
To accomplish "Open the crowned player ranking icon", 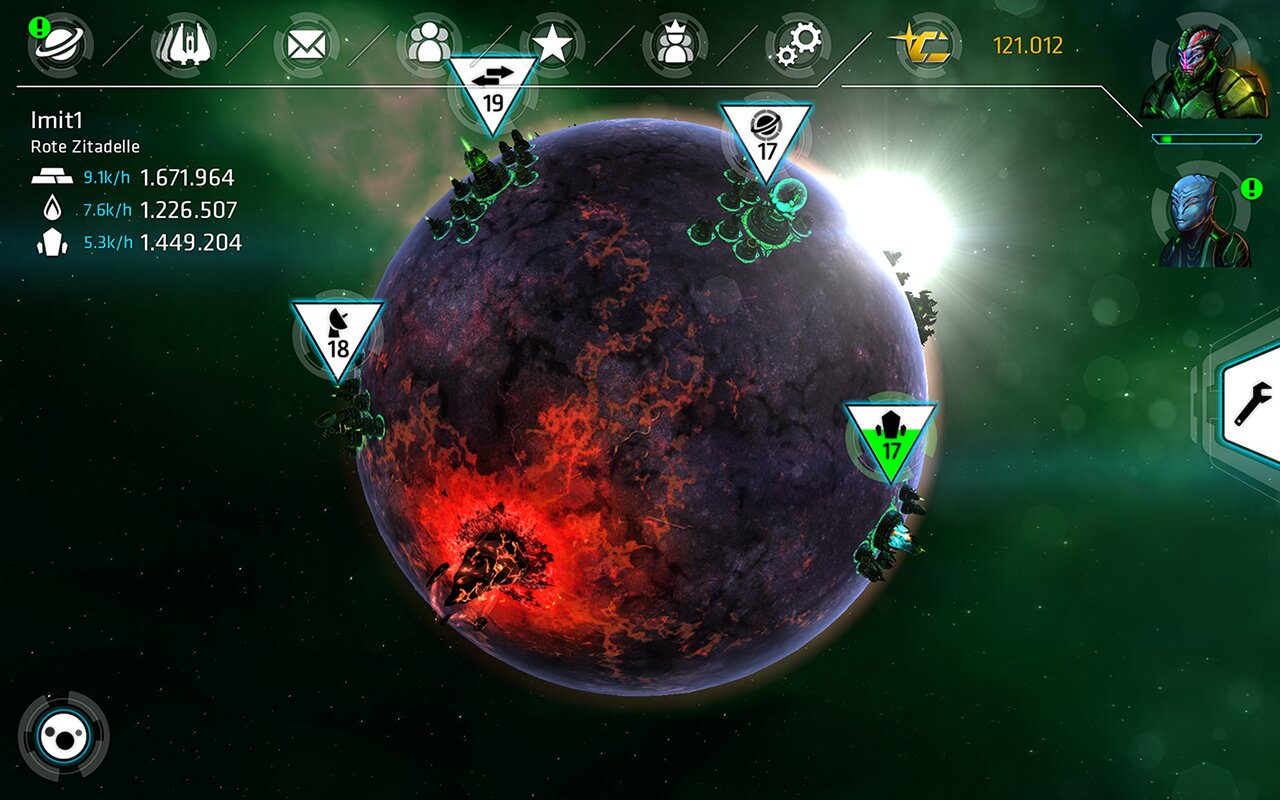I will [x=675, y=45].
